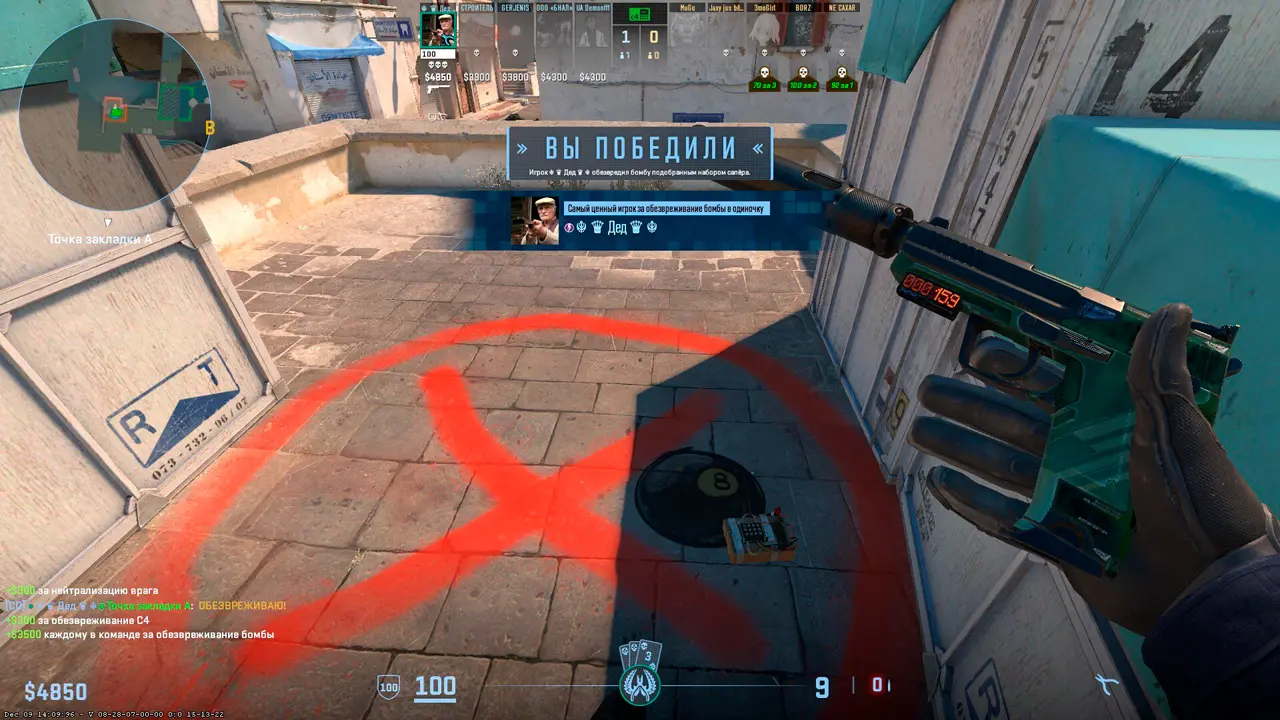Viewport: 1280px width, 720px height.
Task: Click the UA Demonfff player tile
Action: pyautogui.click(x=592, y=30)
